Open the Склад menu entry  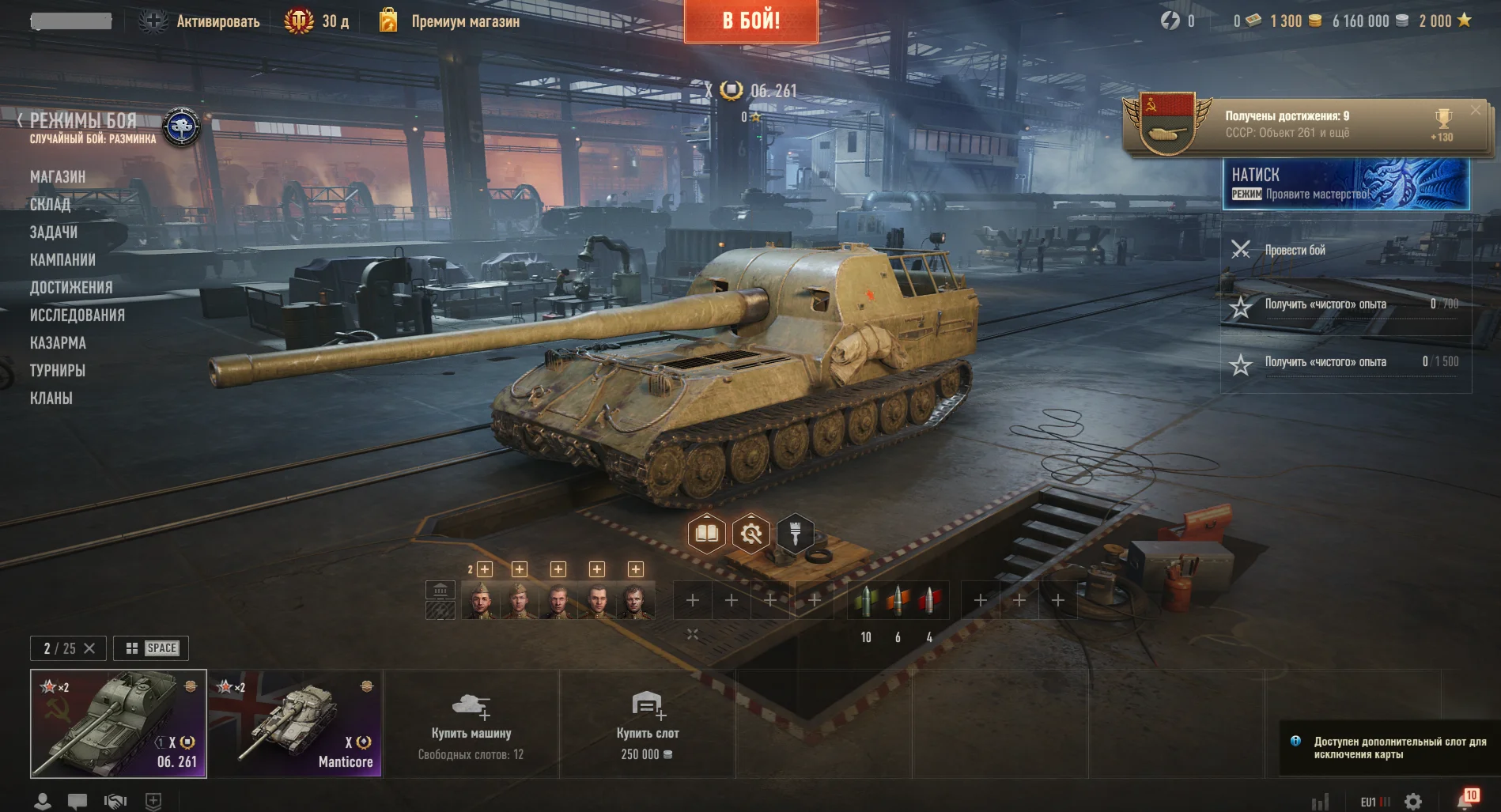(50, 205)
